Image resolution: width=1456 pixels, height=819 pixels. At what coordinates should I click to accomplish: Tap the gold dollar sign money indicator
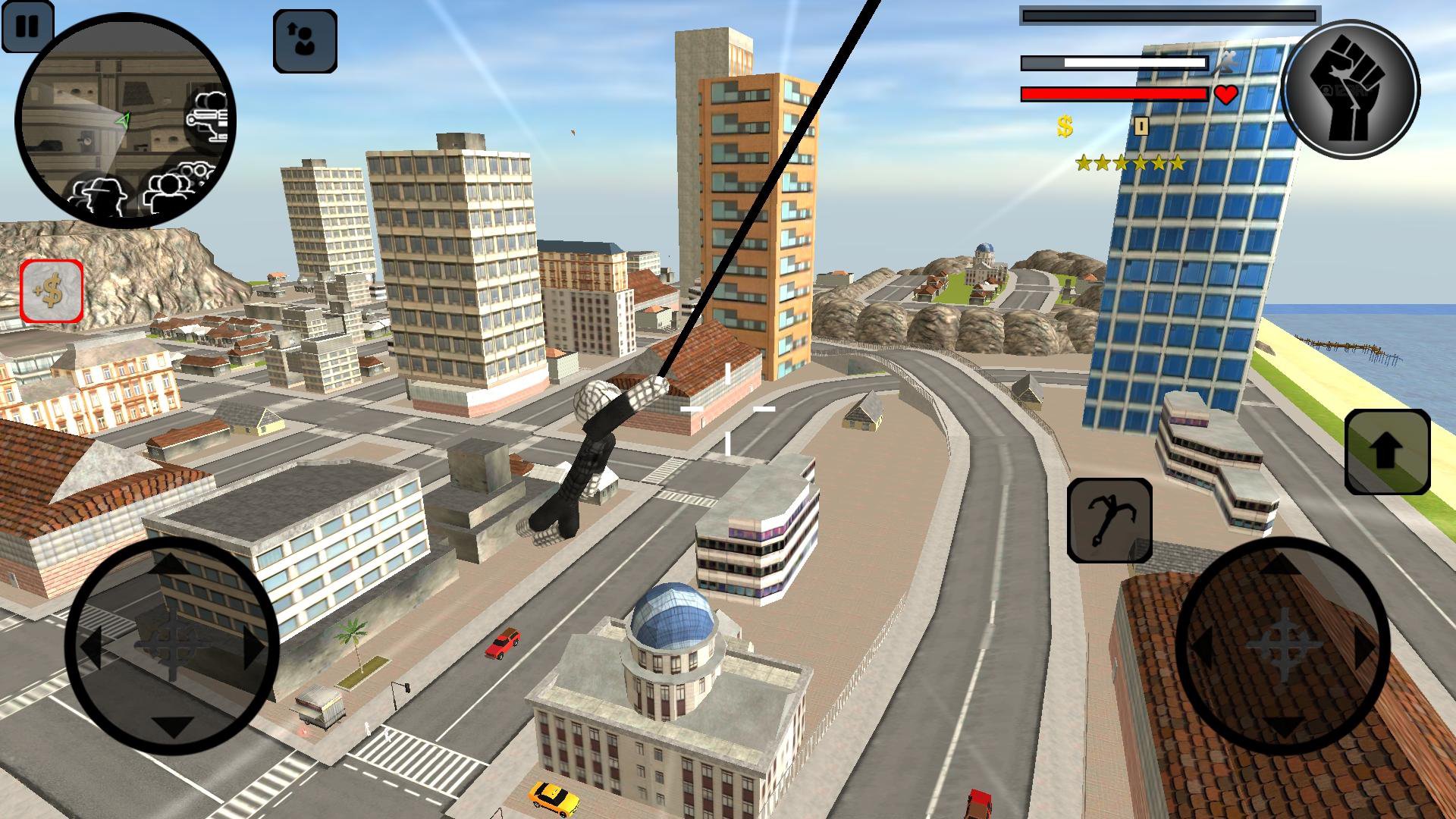1063,125
